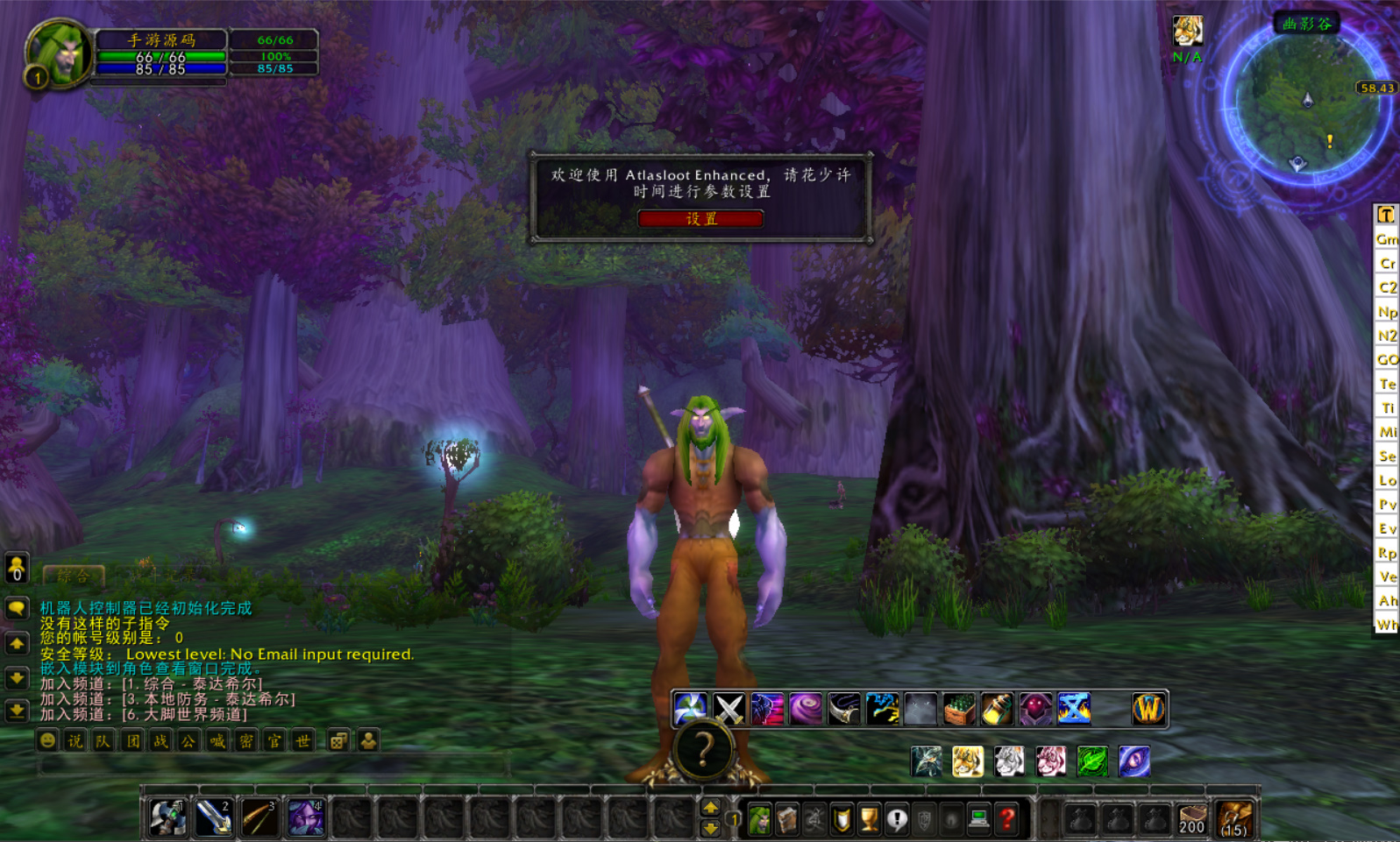The height and width of the screenshot is (842, 1400).
Task: Select the 世 world channel button
Action: 302,741
